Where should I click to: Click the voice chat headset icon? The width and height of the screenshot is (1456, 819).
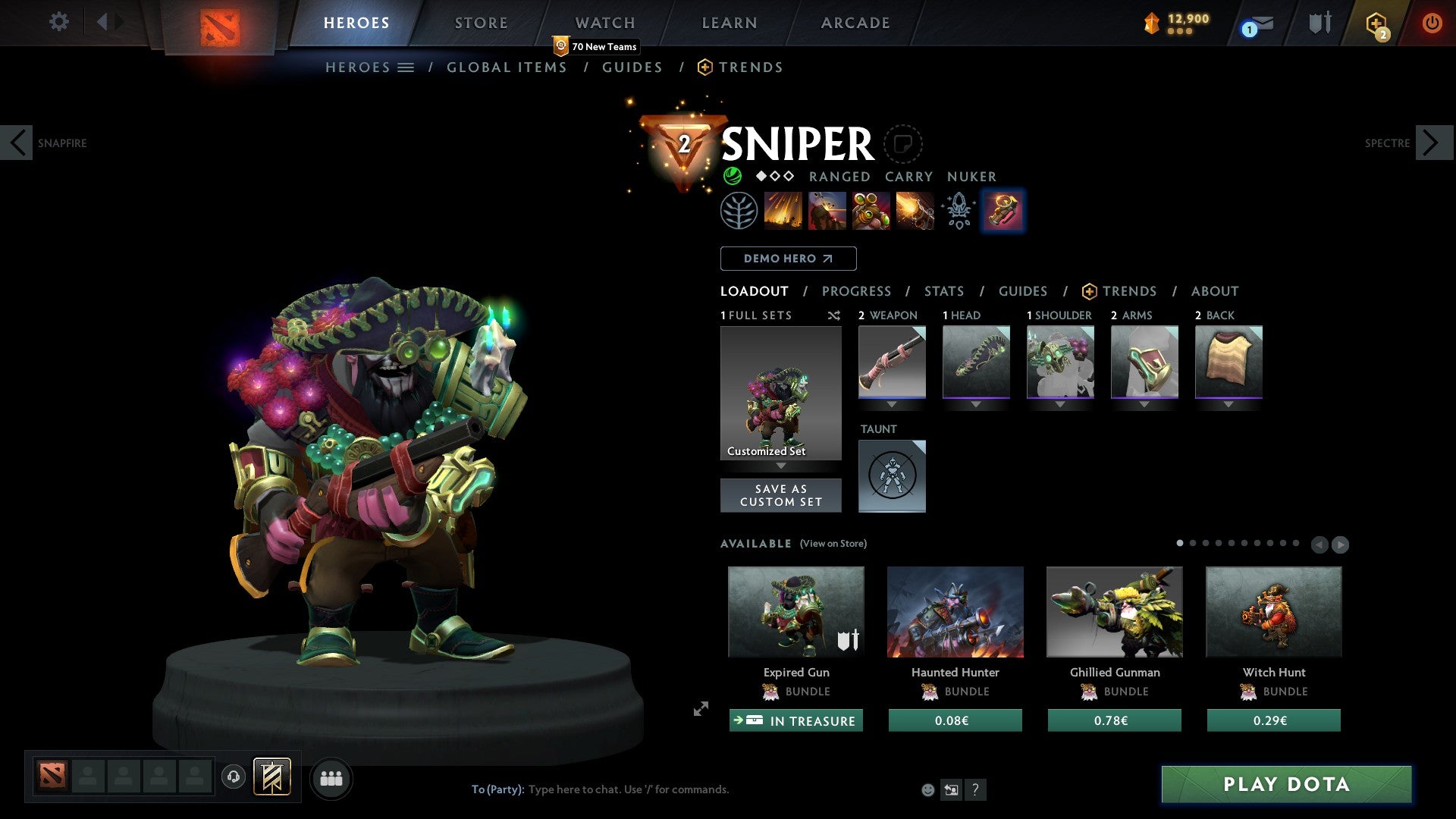coord(233,777)
